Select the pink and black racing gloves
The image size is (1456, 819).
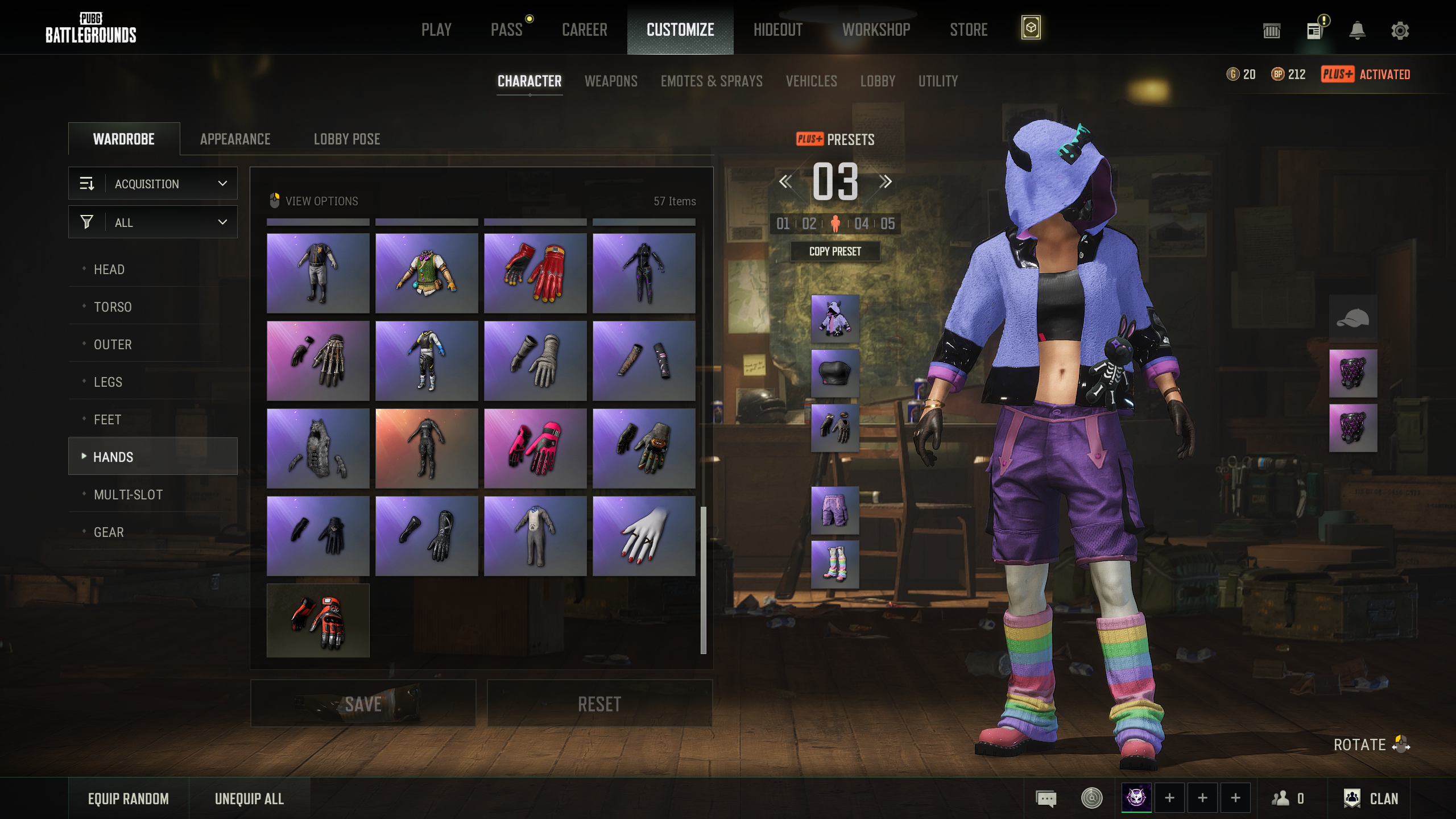click(x=535, y=448)
